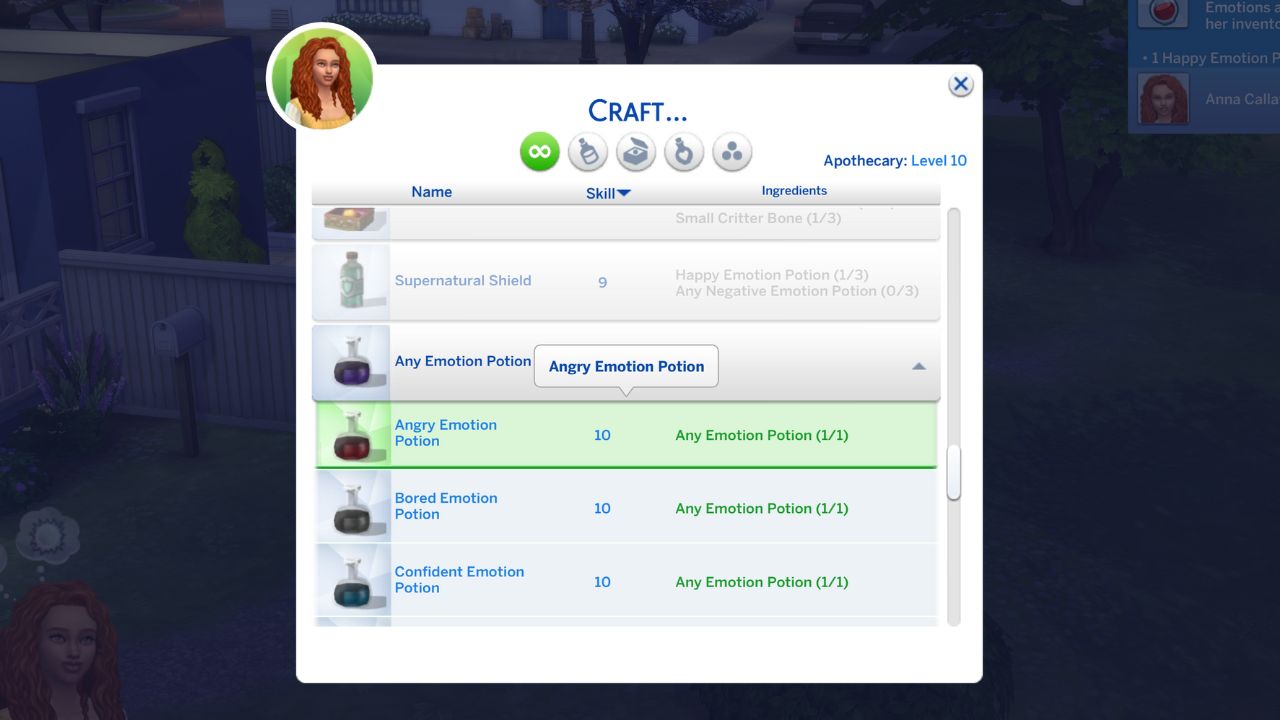Click the Name column header
Screen dimensions: 1280x720
pos(431,192)
